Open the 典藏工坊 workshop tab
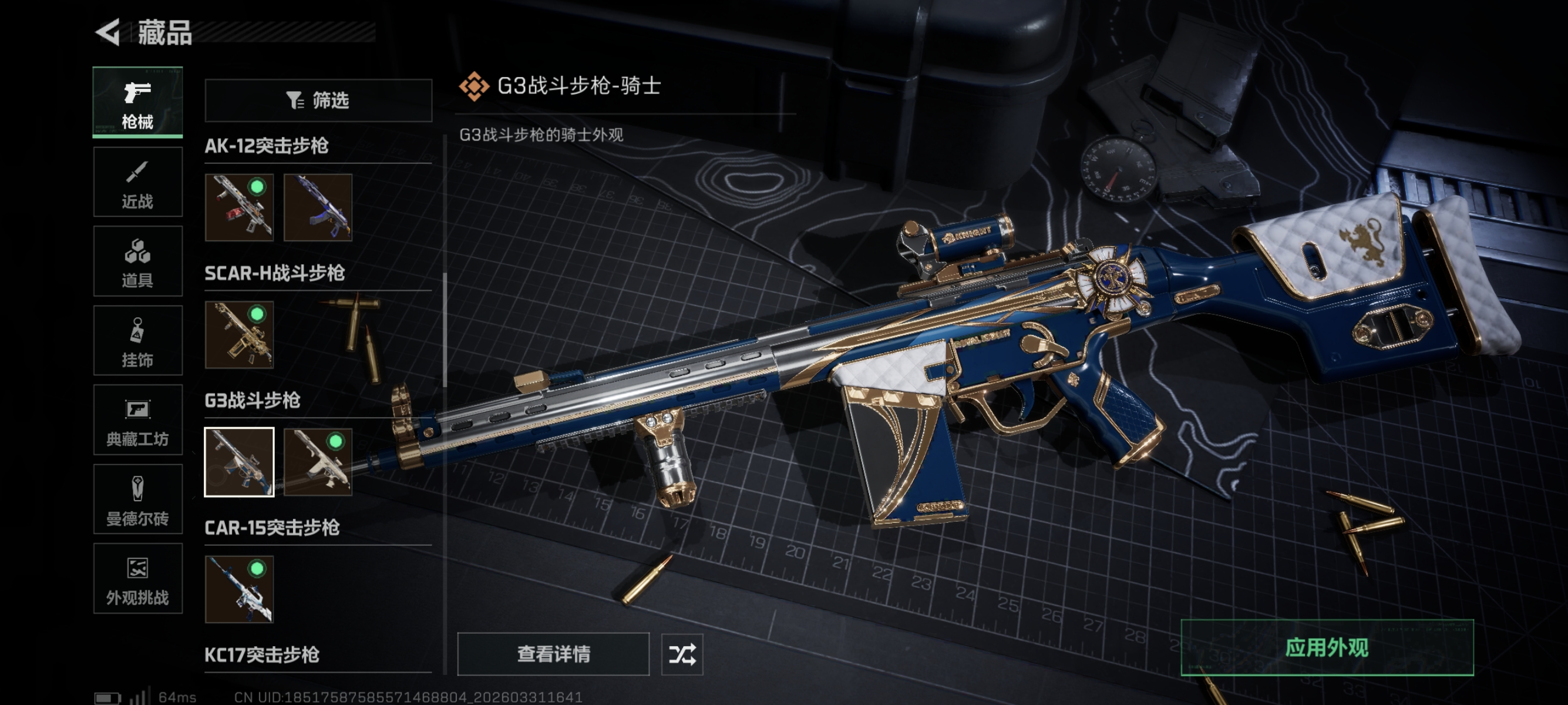 pos(137,420)
